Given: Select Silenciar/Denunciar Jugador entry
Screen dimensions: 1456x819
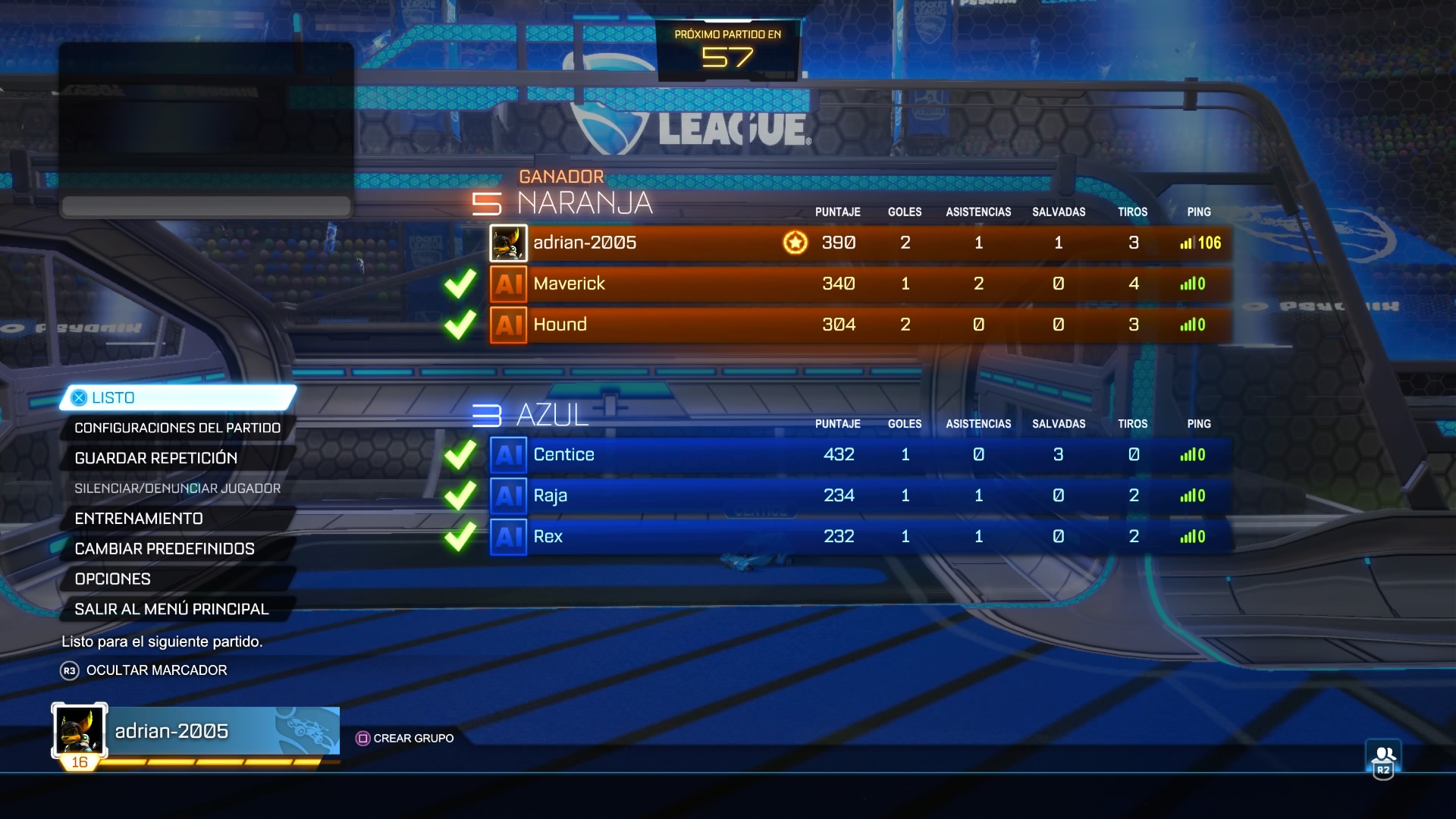Looking at the screenshot, I should 177,489.
